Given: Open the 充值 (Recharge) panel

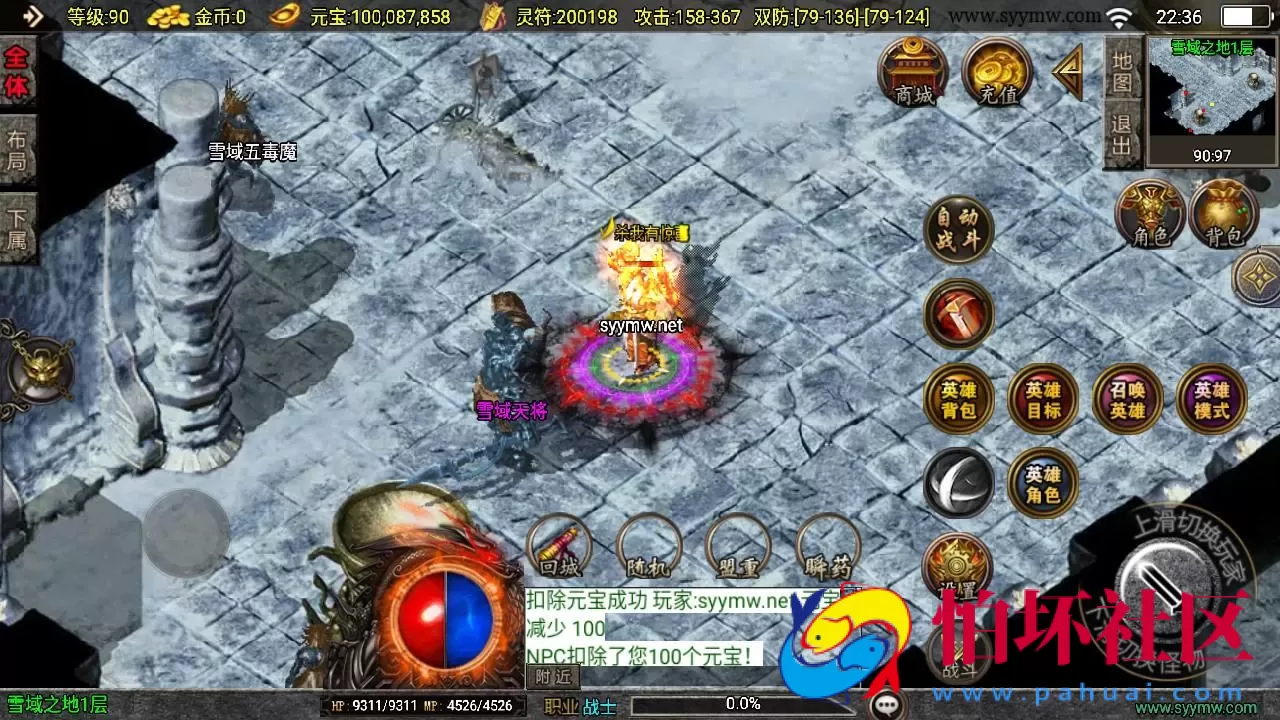Looking at the screenshot, I should (996, 70).
